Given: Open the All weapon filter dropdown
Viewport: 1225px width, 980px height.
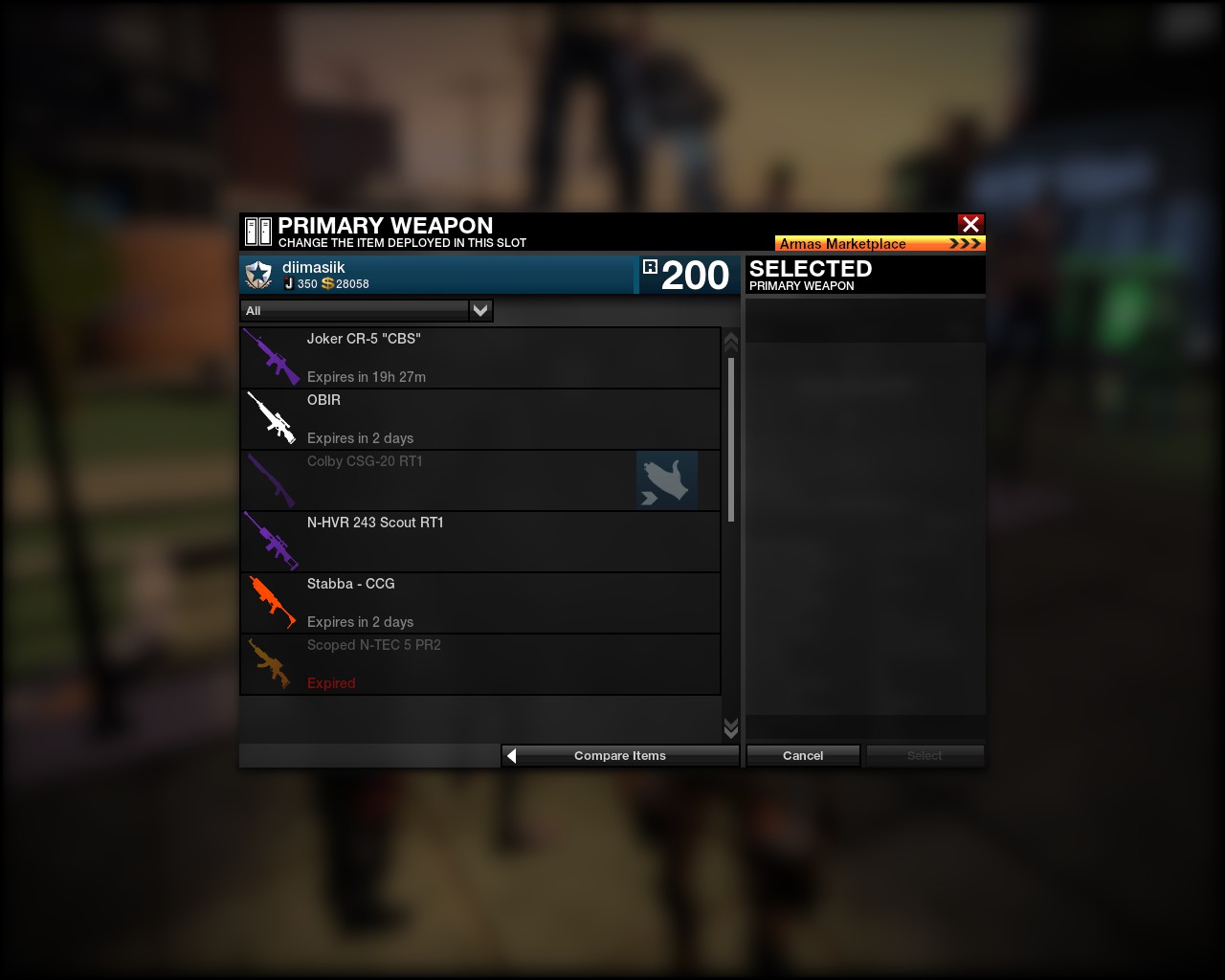Looking at the screenshot, I should coord(480,310).
